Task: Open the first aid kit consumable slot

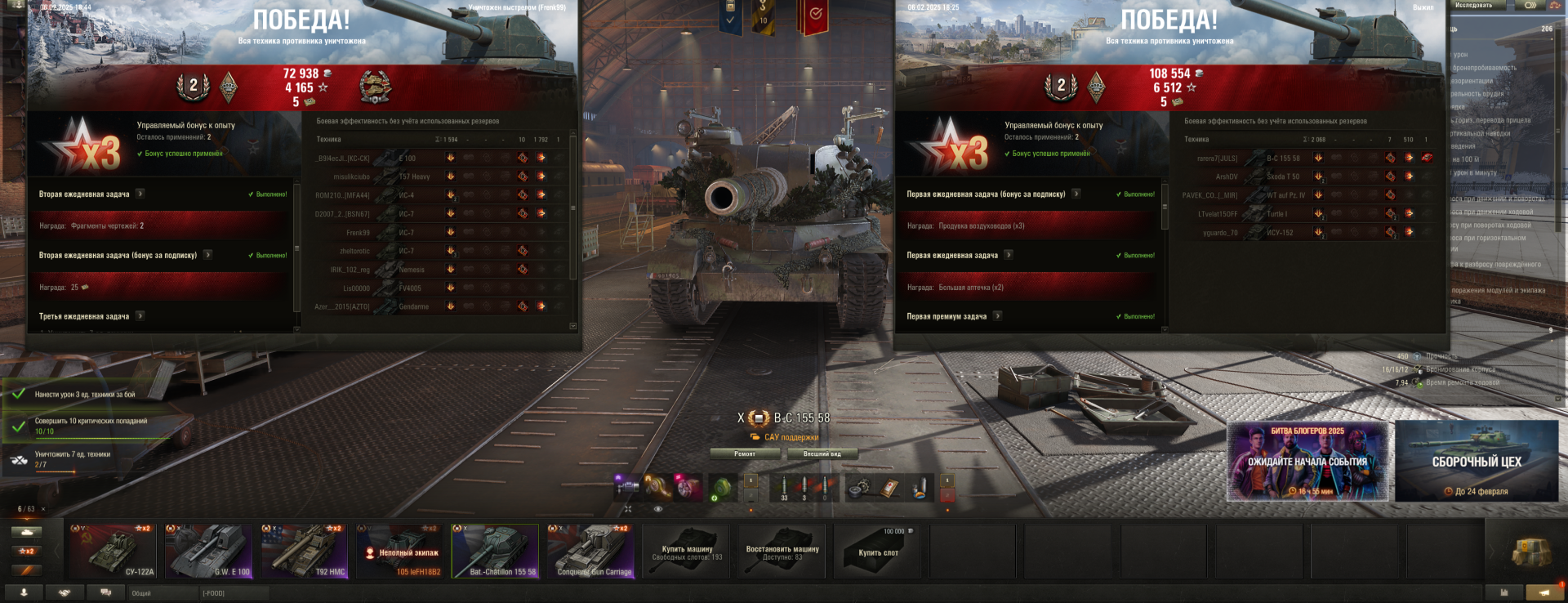Action: pyautogui.click(x=889, y=488)
